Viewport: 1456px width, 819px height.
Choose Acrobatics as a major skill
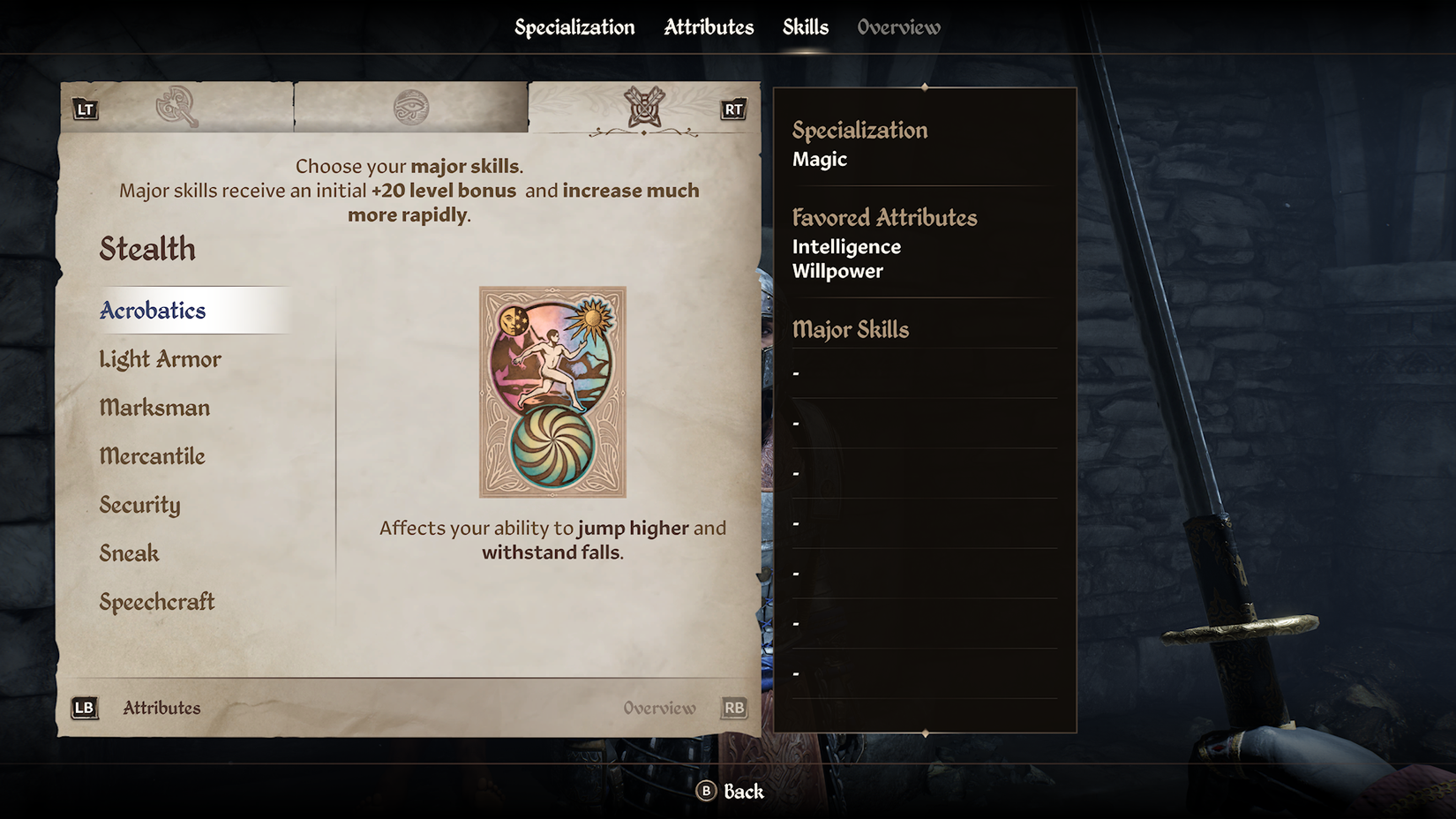tap(153, 311)
